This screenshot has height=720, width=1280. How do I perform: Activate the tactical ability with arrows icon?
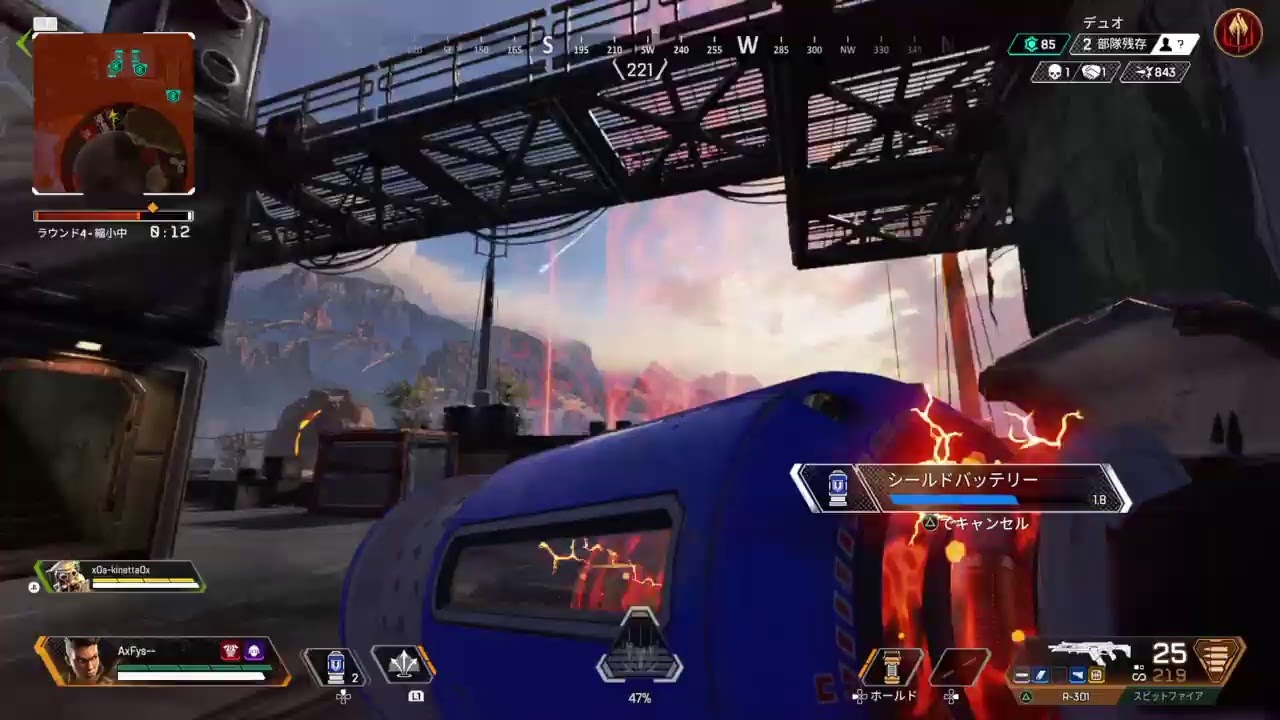402,666
